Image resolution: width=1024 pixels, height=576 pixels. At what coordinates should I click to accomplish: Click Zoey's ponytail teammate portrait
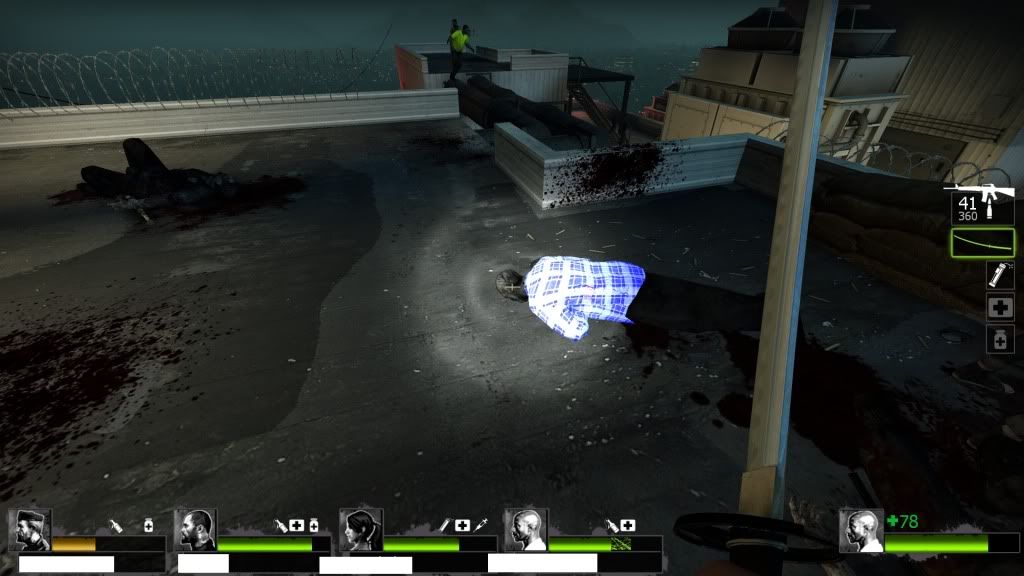[360, 530]
